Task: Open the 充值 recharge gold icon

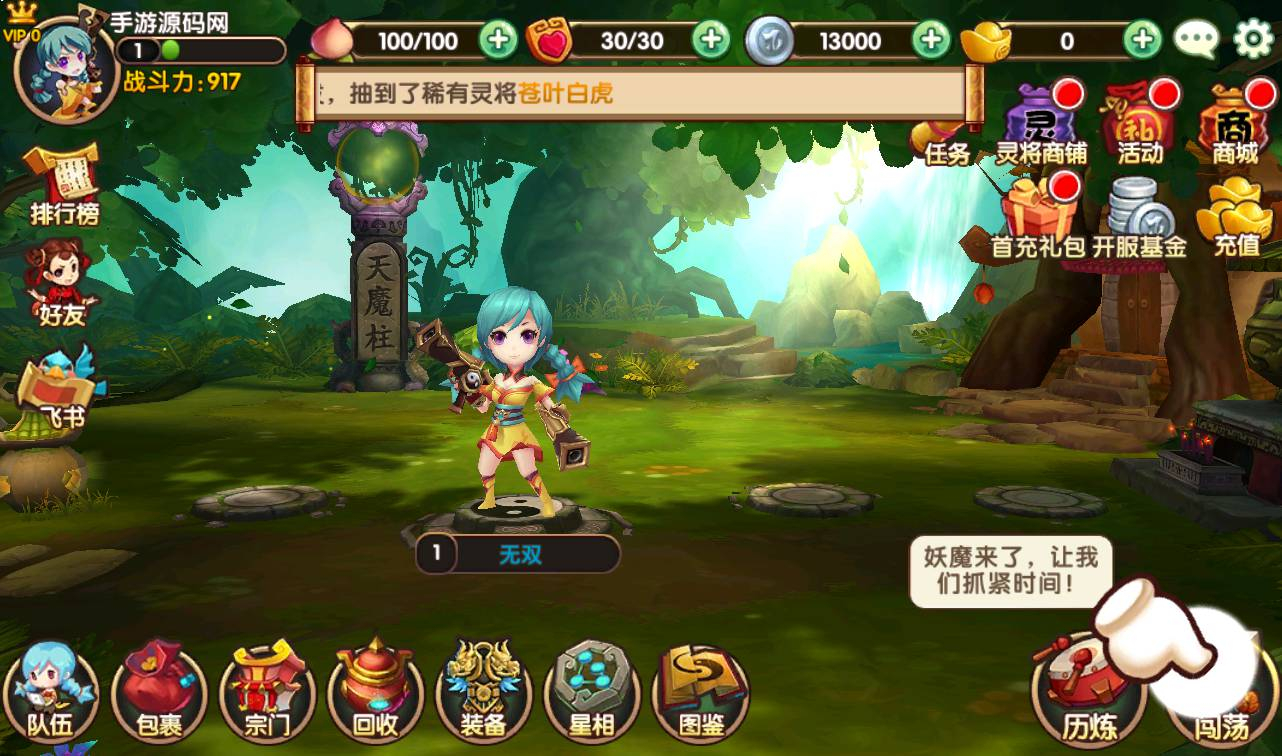Action: (1235, 215)
